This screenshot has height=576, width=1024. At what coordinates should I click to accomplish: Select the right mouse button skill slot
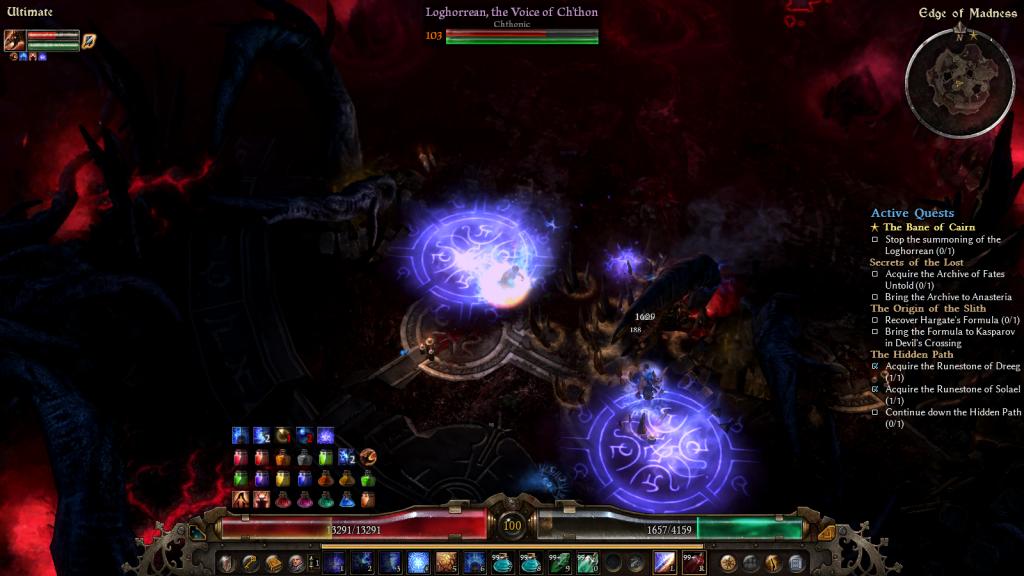(x=692, y=563)
